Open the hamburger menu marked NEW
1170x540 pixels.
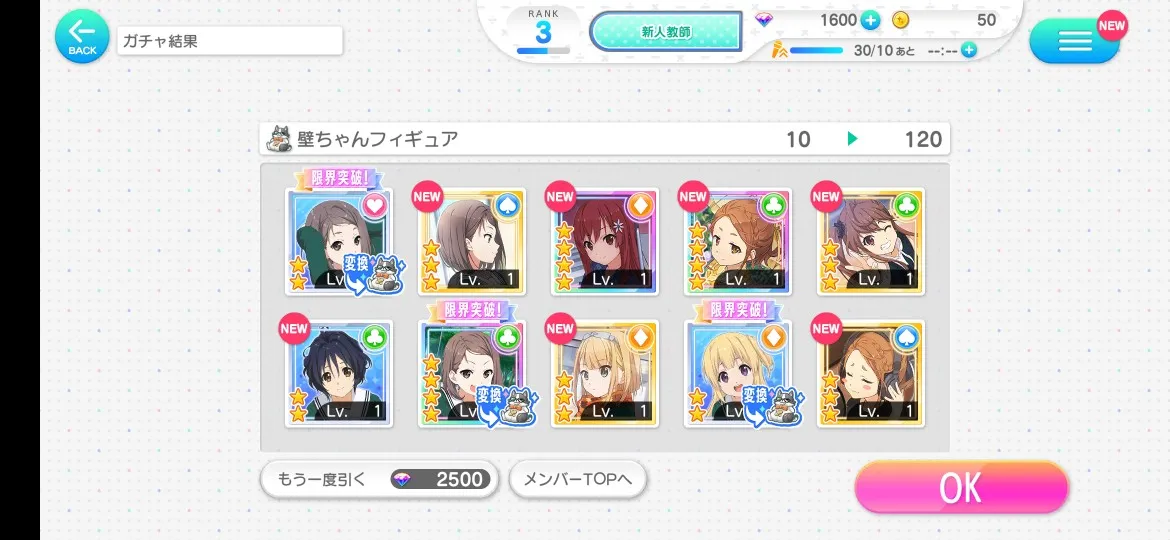tap(1074, 41)
